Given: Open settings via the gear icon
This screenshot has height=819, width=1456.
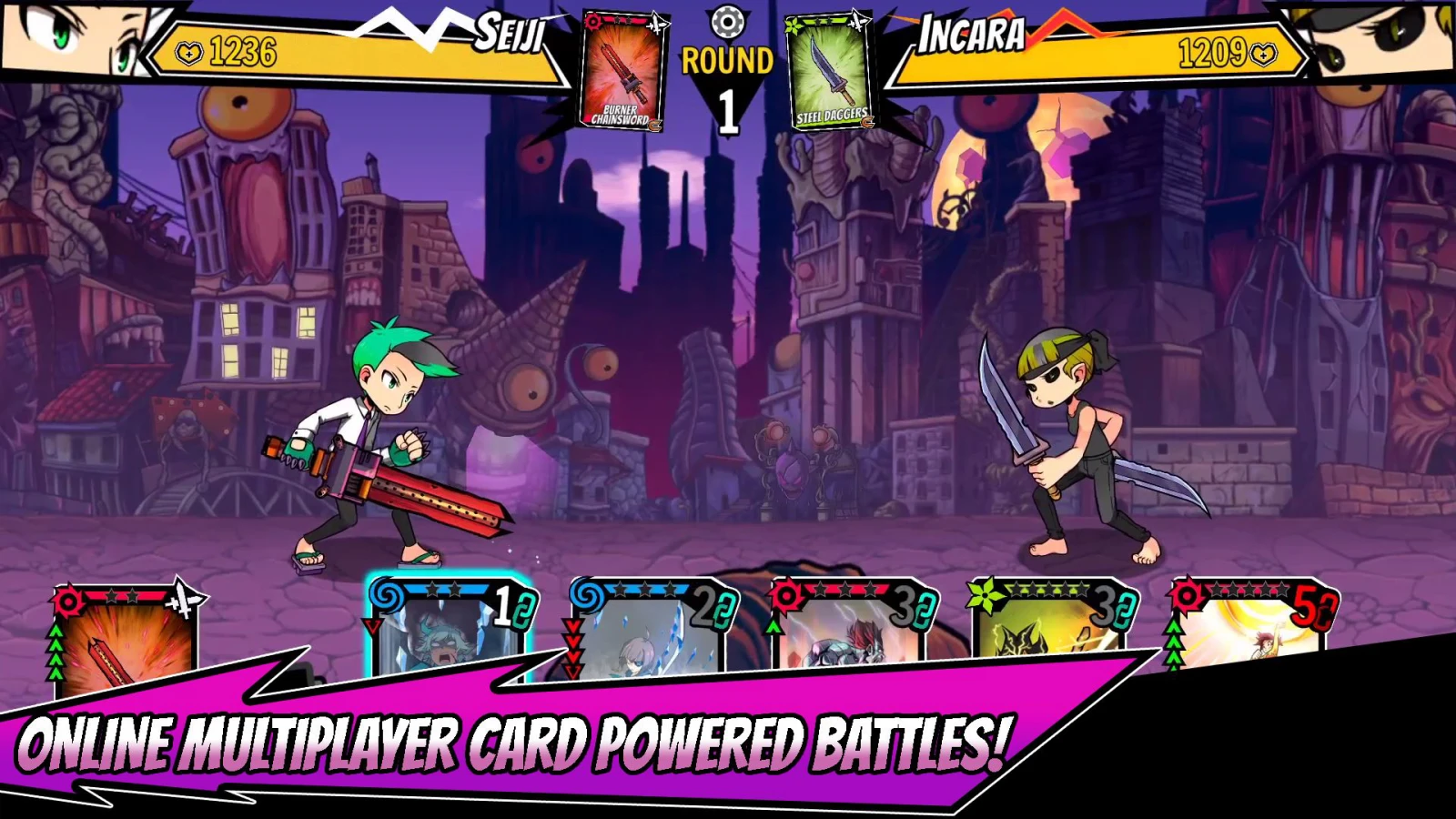Looking at the screenshot, I should click(727, 22).
